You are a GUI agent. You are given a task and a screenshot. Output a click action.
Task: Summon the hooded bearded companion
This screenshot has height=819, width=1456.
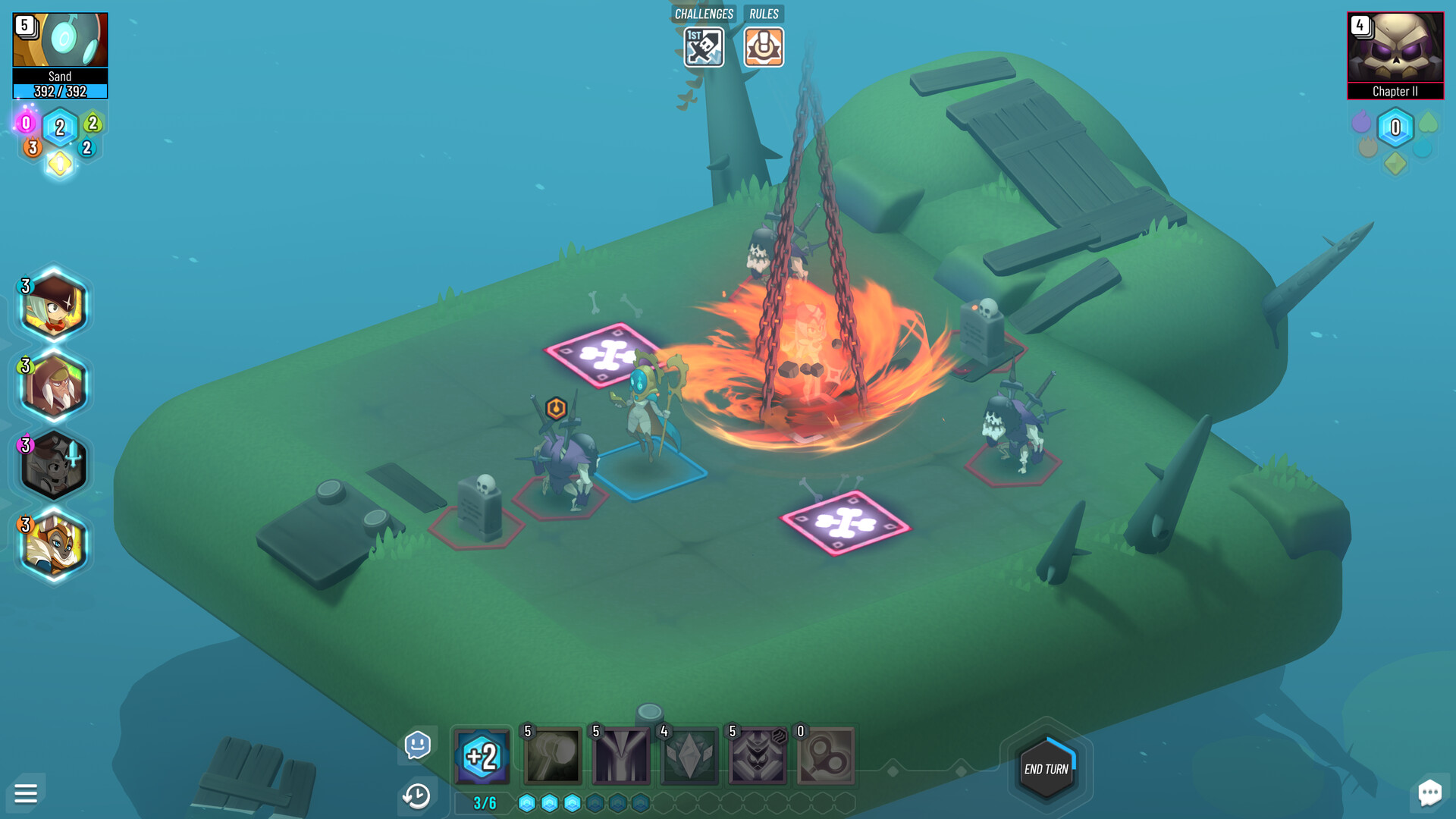pos(53,386)
